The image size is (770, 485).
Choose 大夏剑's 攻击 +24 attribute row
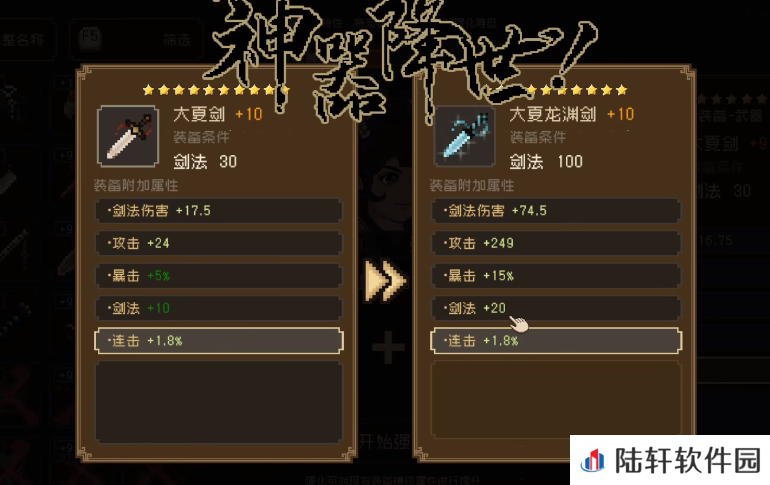tap(218, 243)
